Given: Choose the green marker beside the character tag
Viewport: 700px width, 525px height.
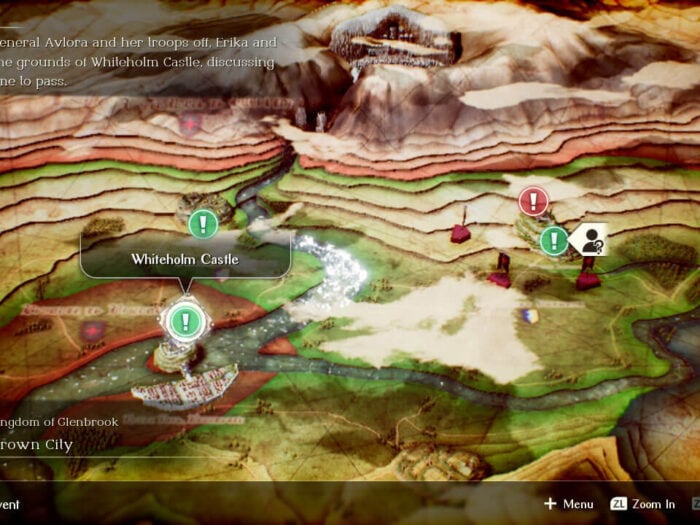Looking at the screenshot, I should click(554, 240).
